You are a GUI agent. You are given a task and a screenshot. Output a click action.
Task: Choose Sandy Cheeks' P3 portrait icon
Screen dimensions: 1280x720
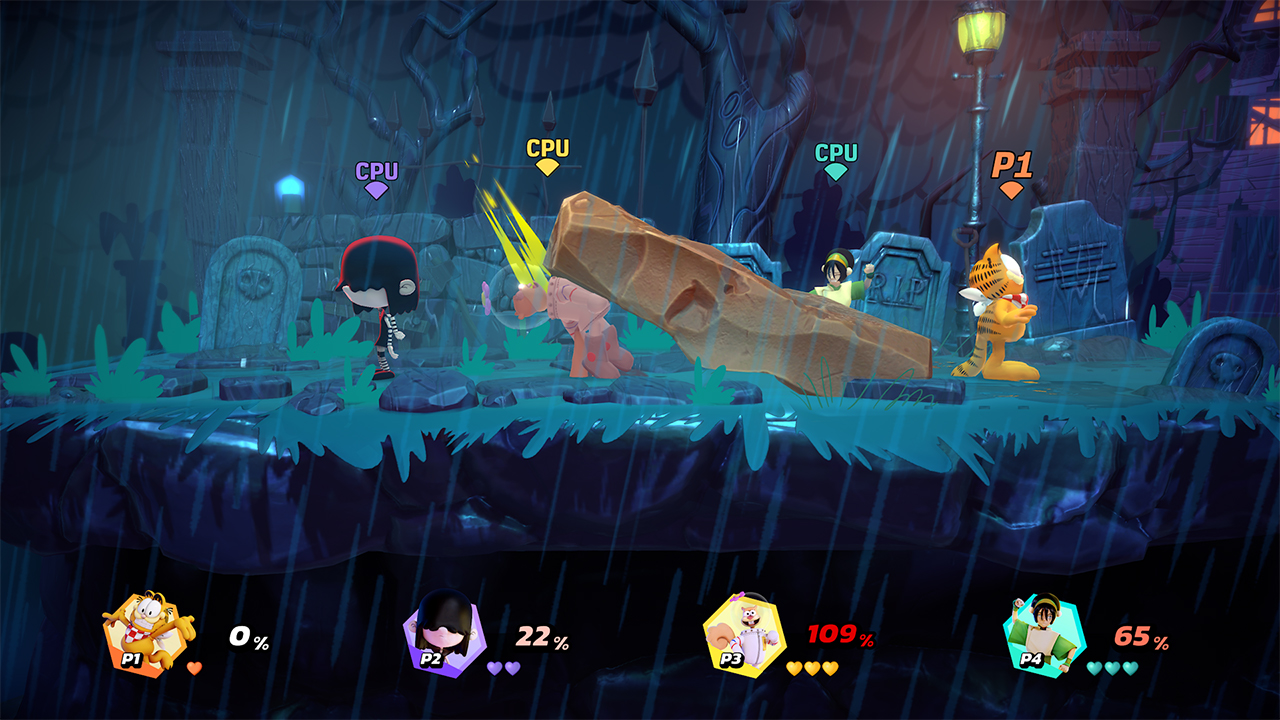tap(742, 633)
